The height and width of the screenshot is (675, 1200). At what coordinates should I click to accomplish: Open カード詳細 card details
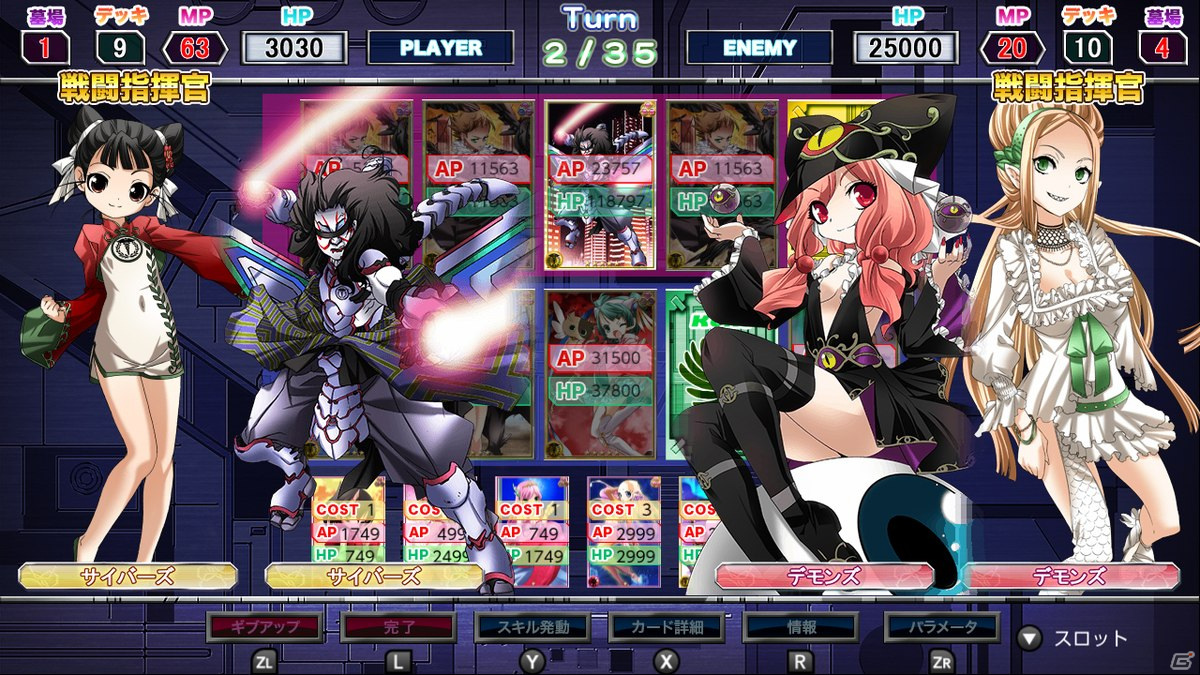click(x=667, y=627)
